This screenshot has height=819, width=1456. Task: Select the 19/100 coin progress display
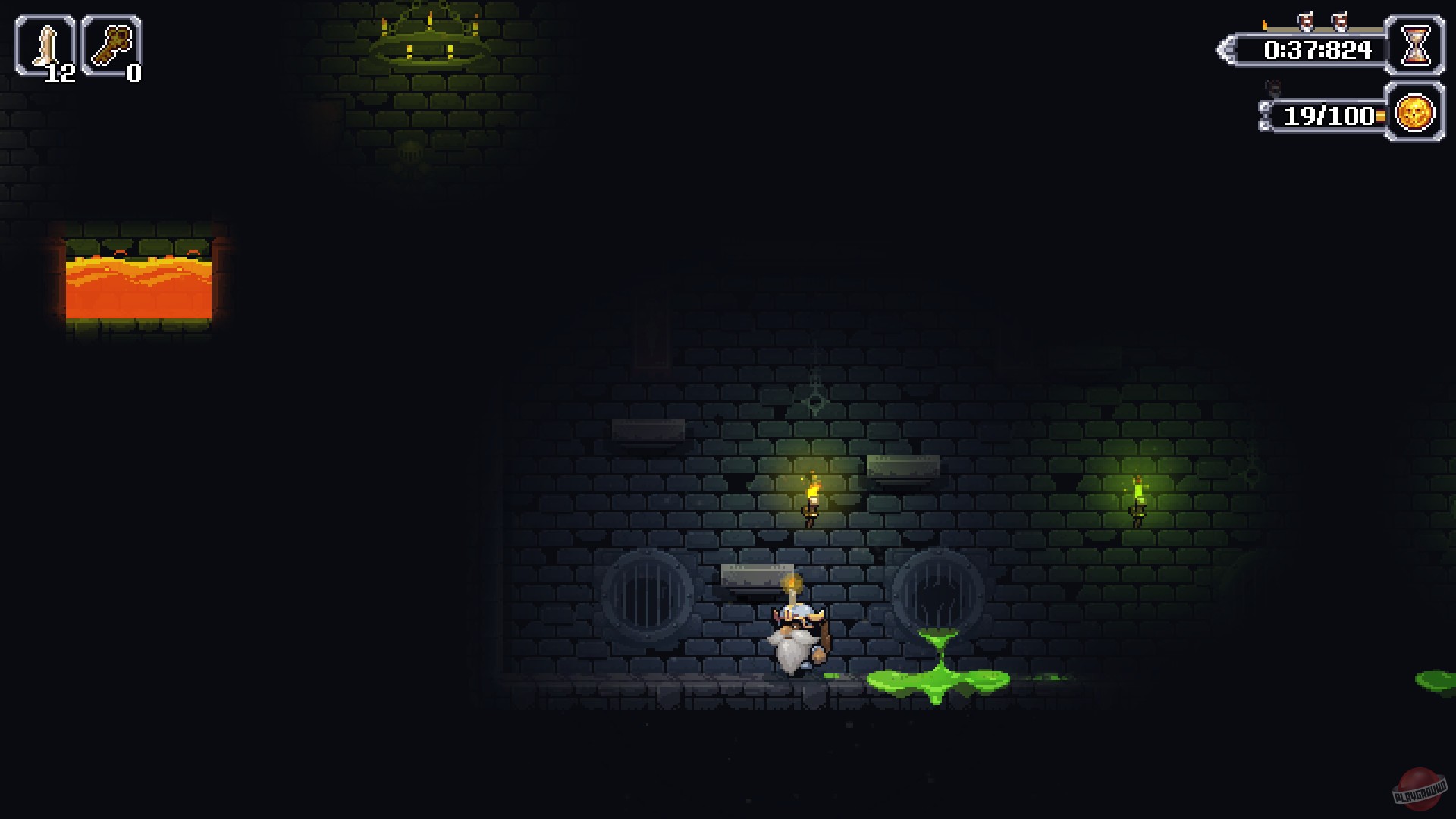(x=1331, y=116)
